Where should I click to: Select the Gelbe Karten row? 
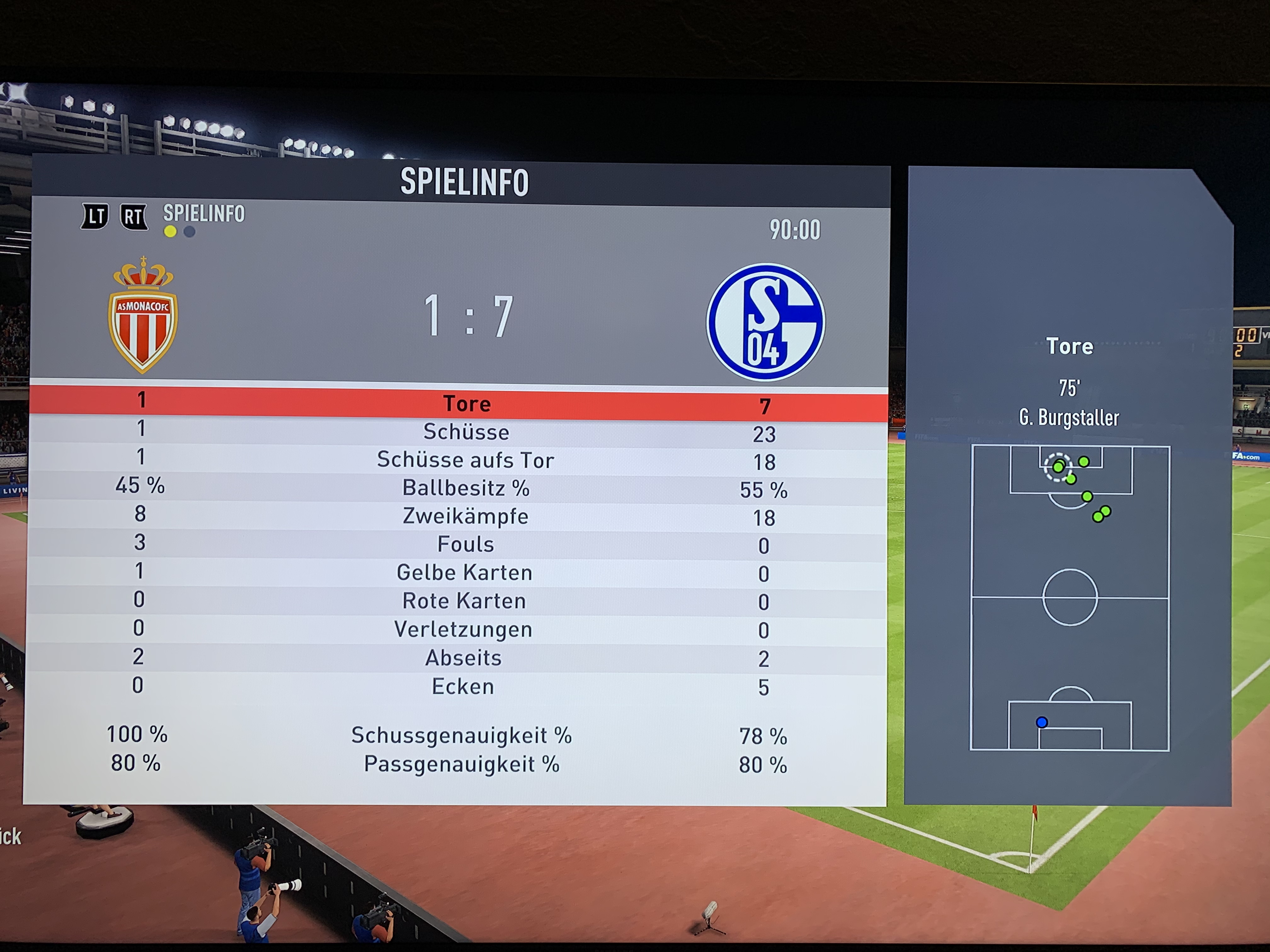click(x=464, y=573)
